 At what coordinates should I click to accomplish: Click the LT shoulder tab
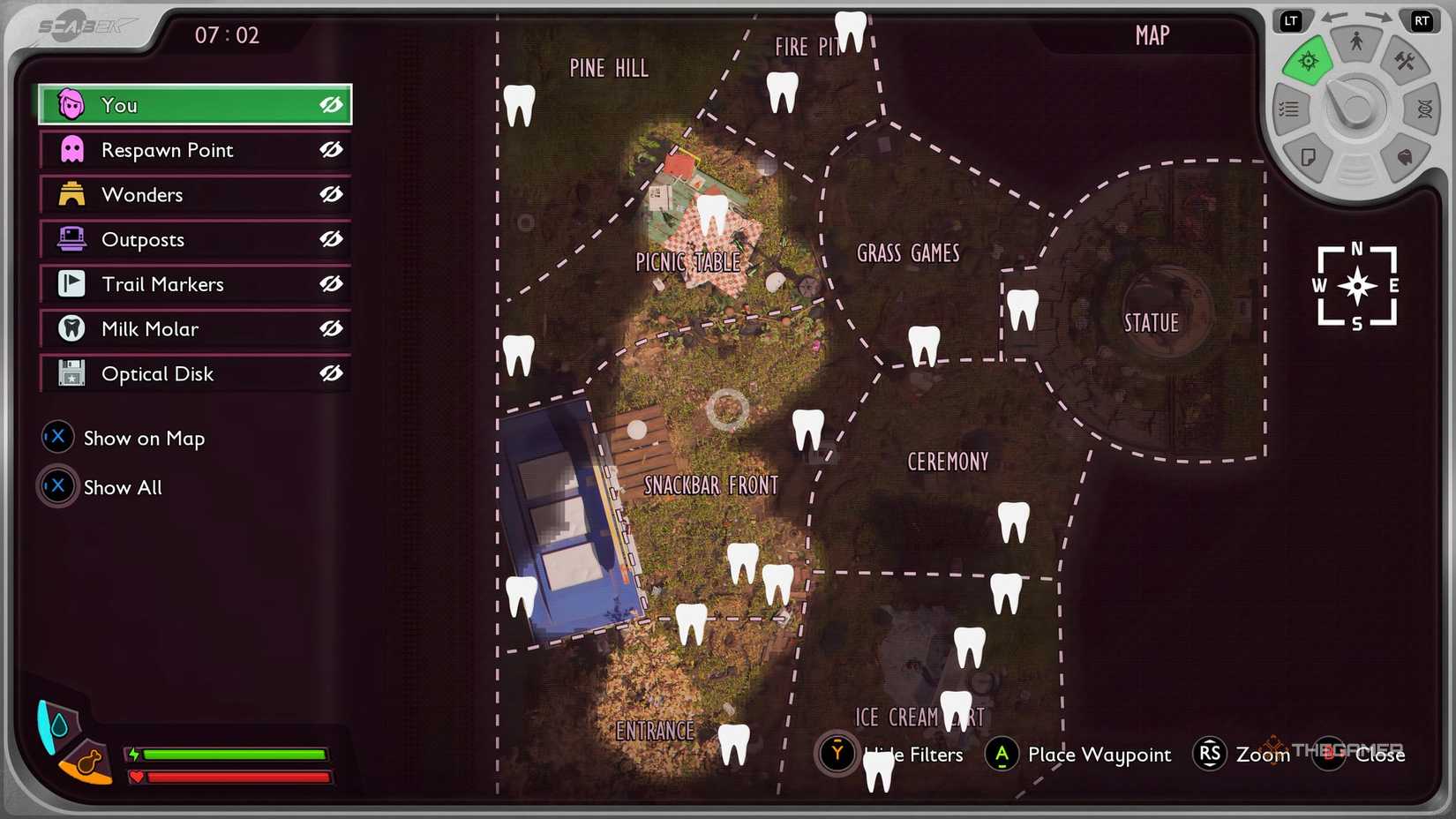[1291, 18]
